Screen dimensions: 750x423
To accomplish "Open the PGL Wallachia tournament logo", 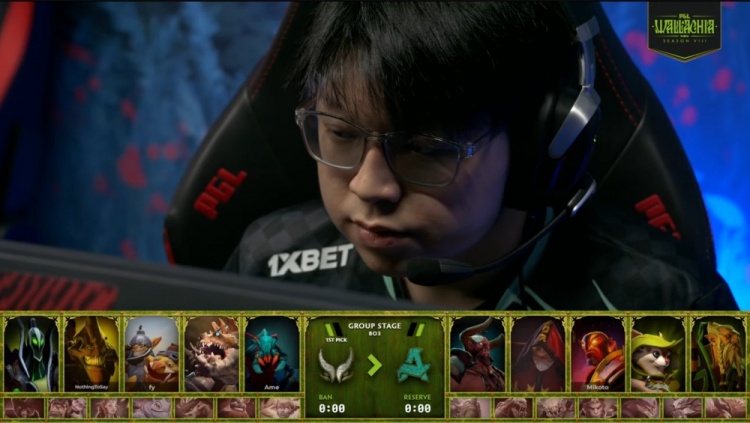I will pos(683,29).
